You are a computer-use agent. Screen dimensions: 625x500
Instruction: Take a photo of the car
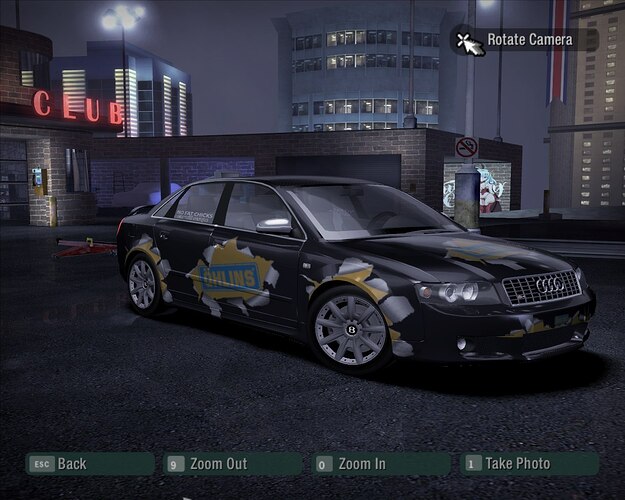[x=529, y=464]
